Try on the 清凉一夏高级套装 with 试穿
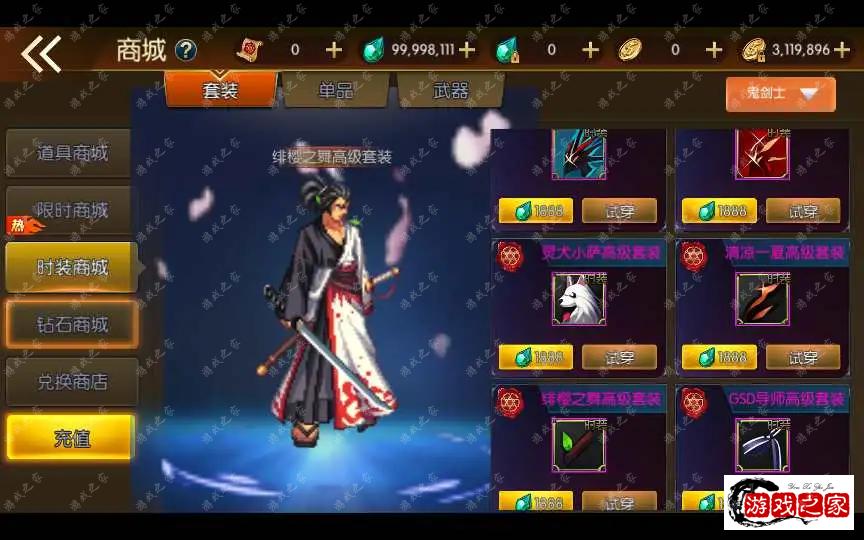The width and height of the screenshot is (864, 540). click(x=803, y=357)
